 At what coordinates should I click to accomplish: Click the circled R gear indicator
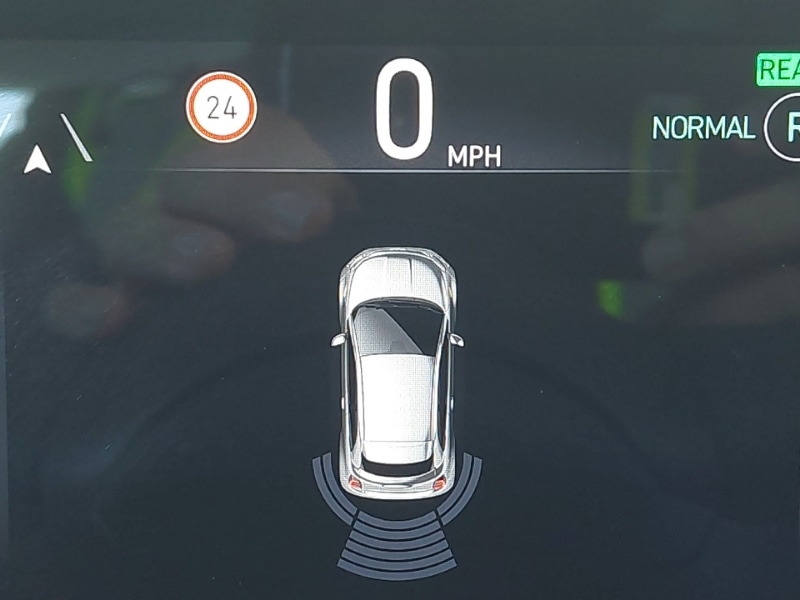tap(786, 128)
